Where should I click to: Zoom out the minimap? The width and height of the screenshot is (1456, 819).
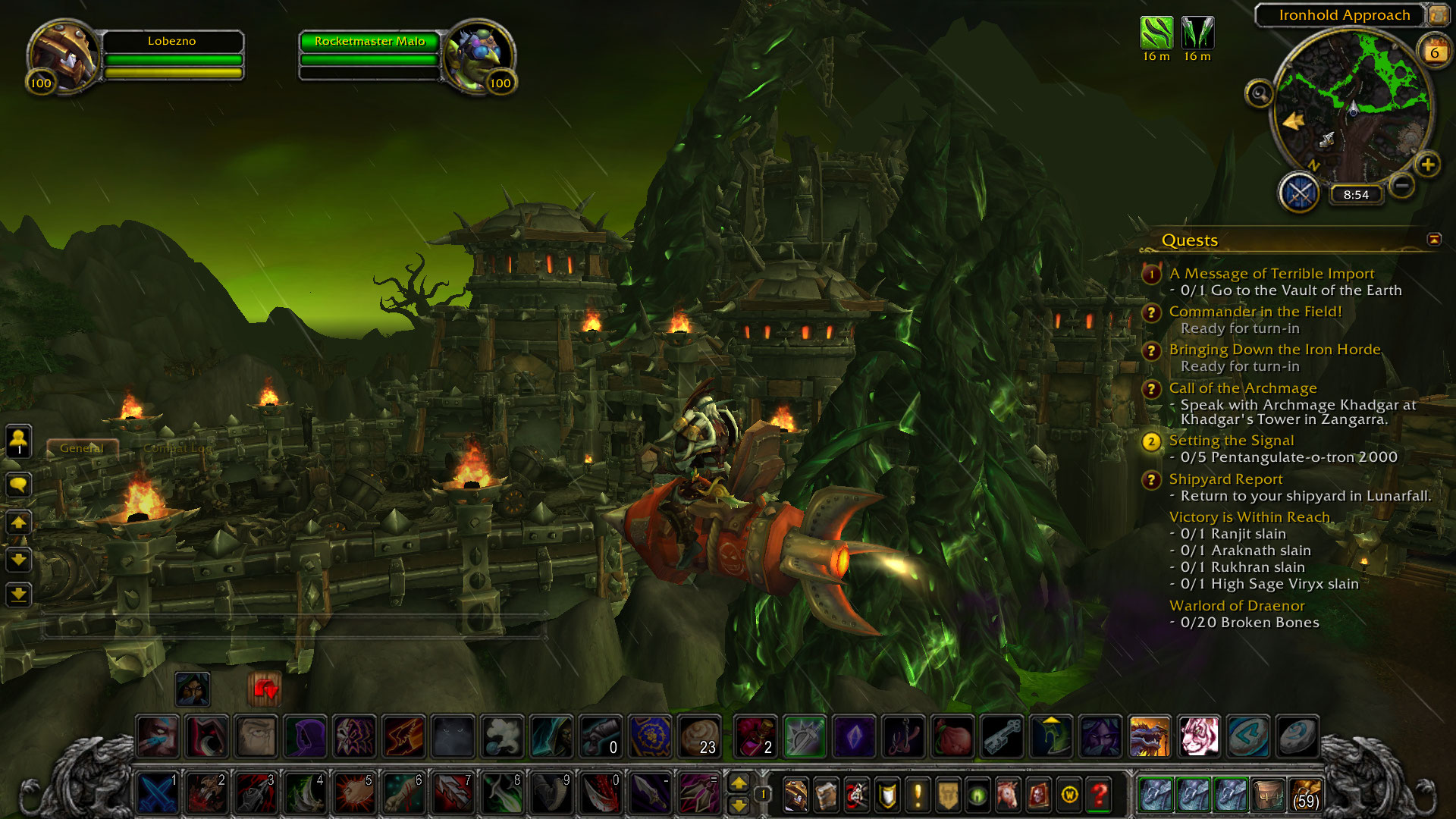[1402, 185]
